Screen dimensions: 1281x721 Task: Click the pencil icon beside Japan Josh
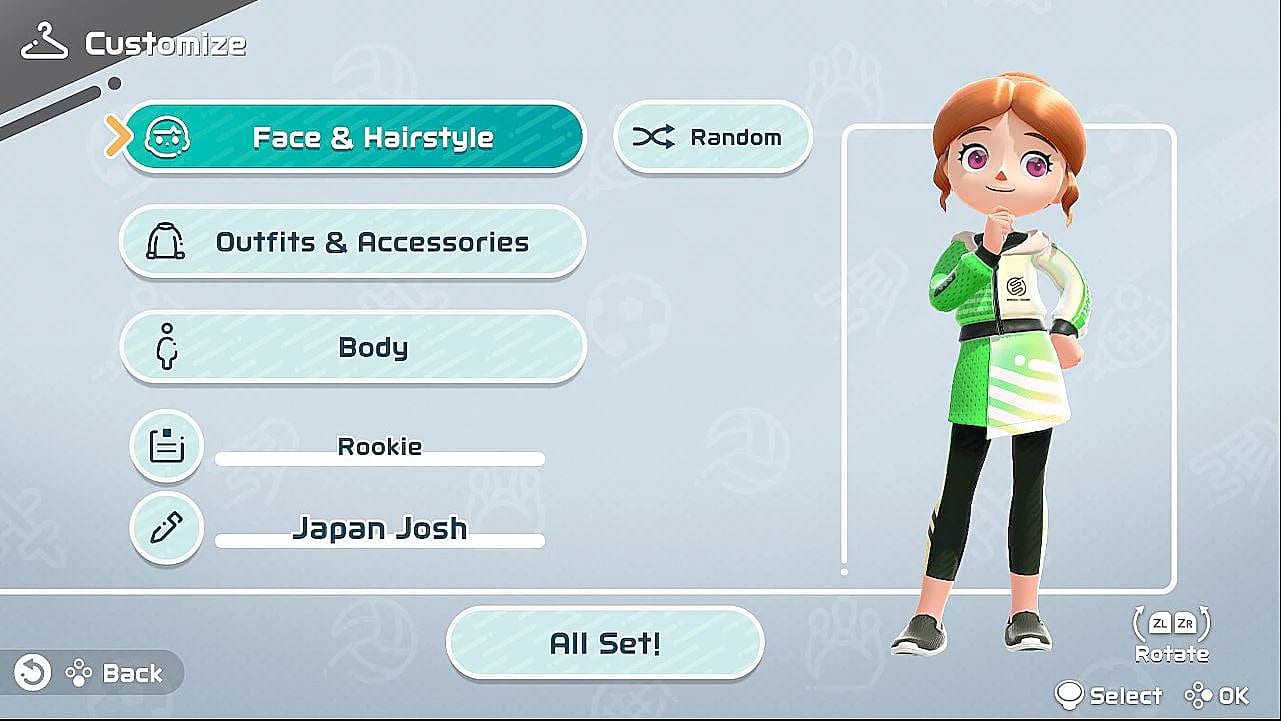point(166,527)
